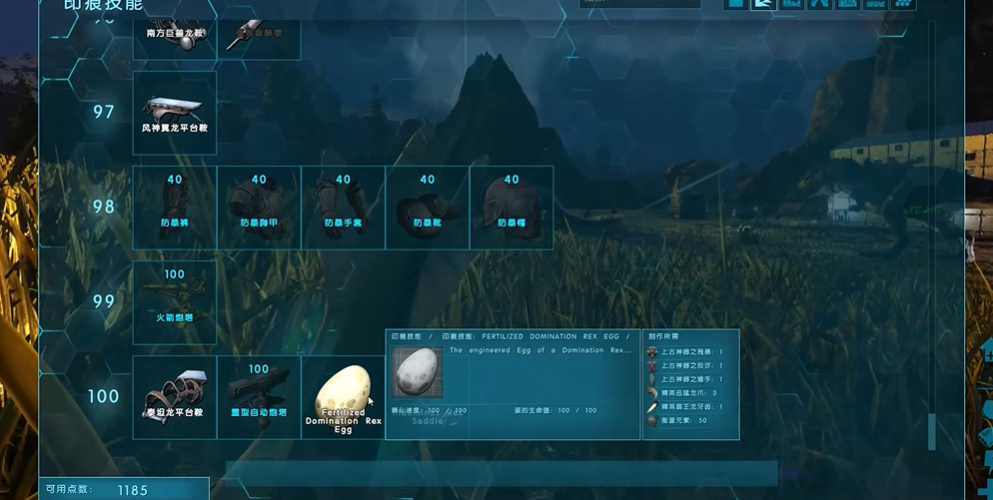Image resolution: width=993 pixels, height=500 pixels.
Task: Select the 防暴裤 riot leggings engram
Action: (174, 207)
